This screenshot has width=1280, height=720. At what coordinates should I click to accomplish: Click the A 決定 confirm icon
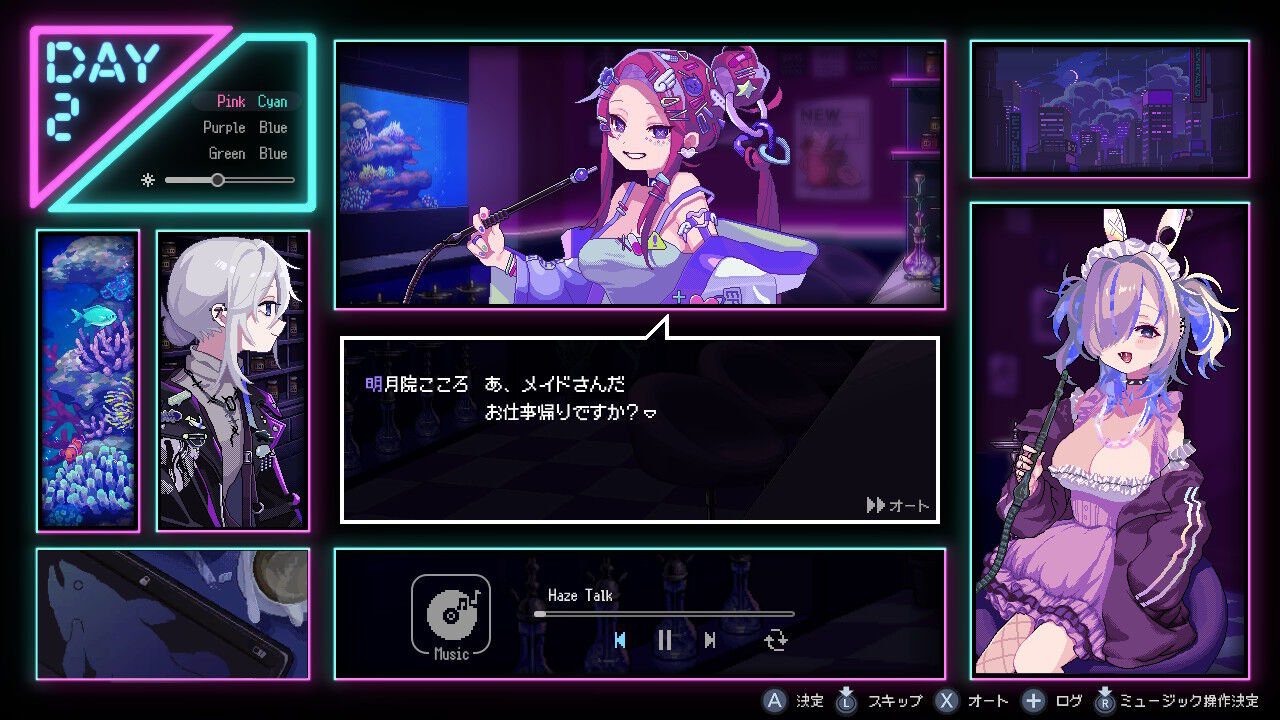[x=775, y=701]
